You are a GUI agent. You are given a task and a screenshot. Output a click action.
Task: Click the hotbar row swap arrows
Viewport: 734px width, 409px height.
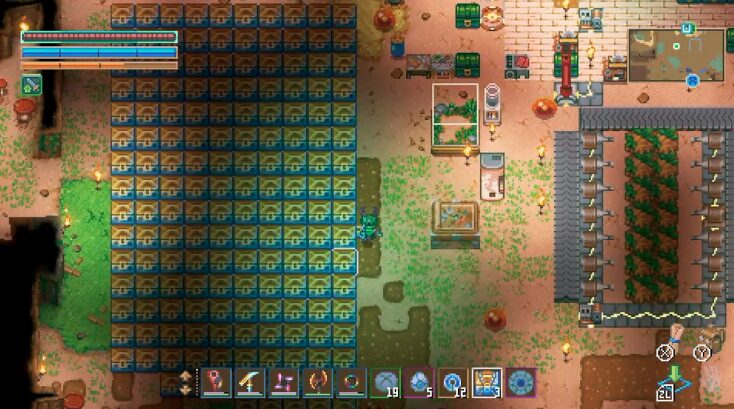(x=186, y=382)
